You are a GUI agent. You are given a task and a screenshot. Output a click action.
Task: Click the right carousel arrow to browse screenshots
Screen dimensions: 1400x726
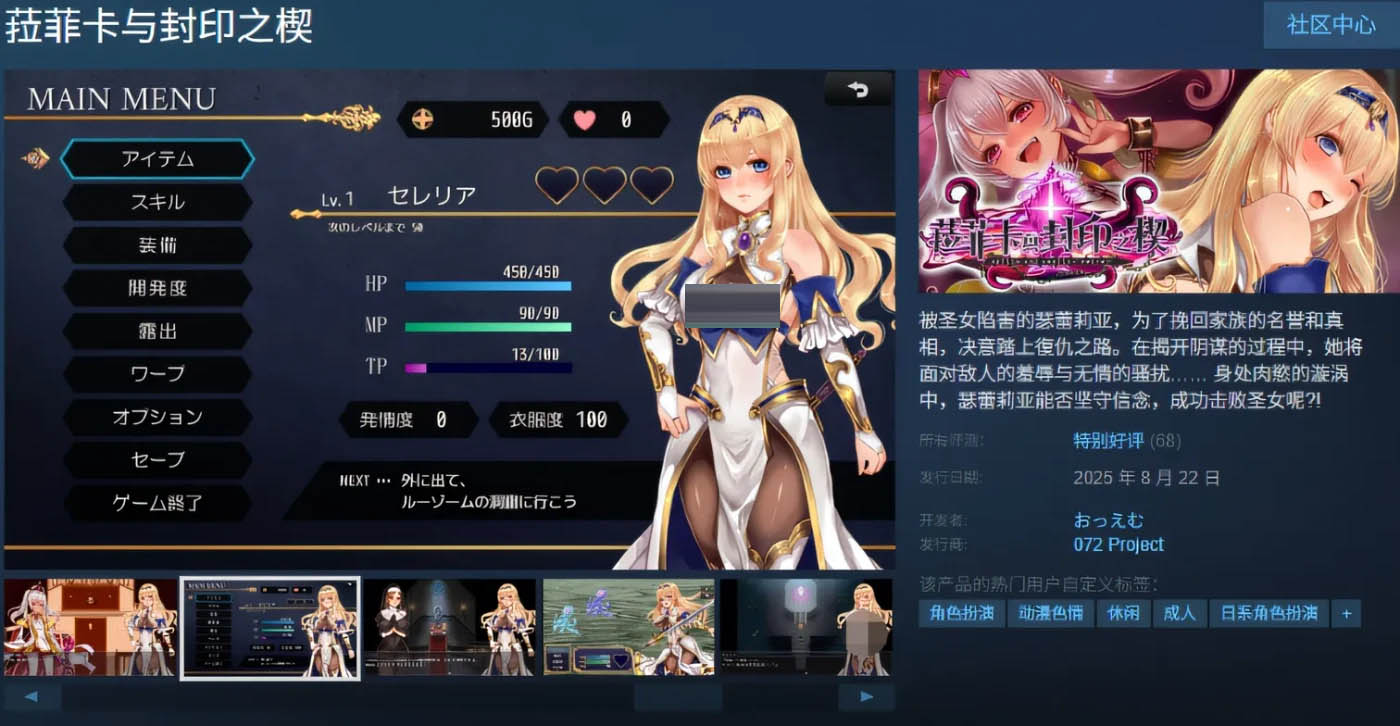tap(869, 695)
